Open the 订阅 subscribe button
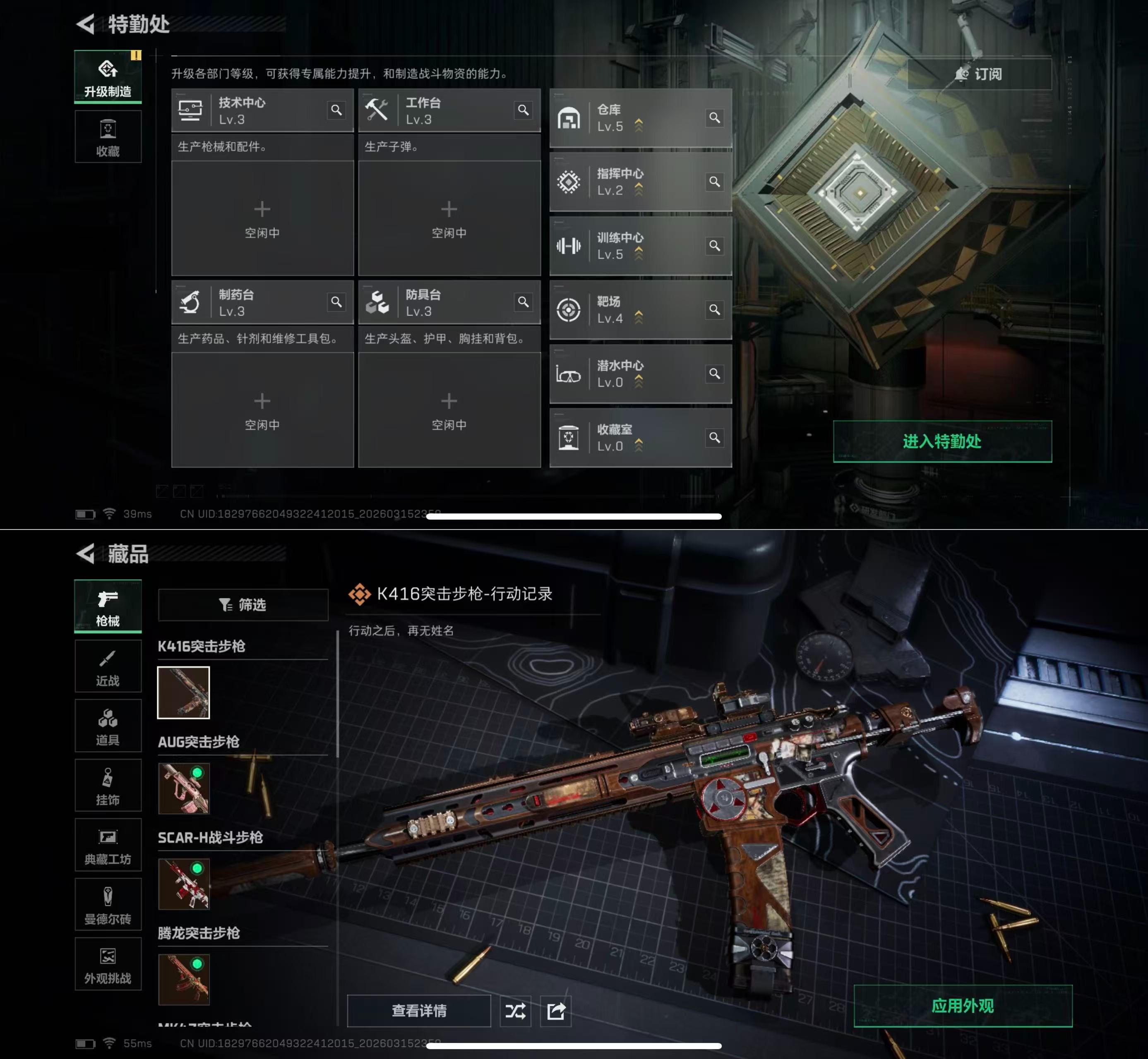The width and height of the screenshot is (1148, 1059). (979, 74)
